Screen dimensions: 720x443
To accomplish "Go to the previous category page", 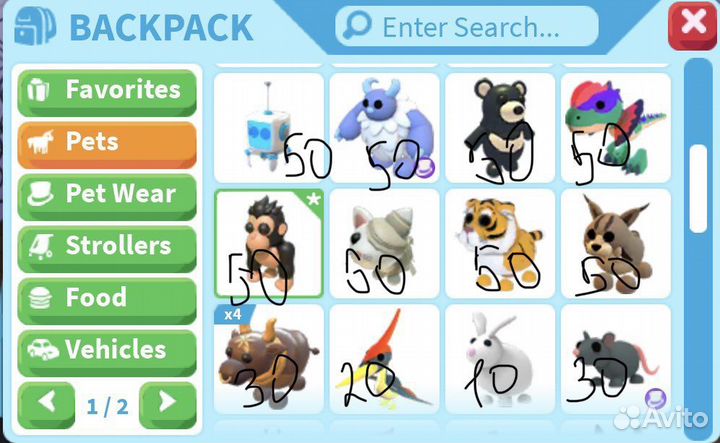I will click(x=46, y=405).
